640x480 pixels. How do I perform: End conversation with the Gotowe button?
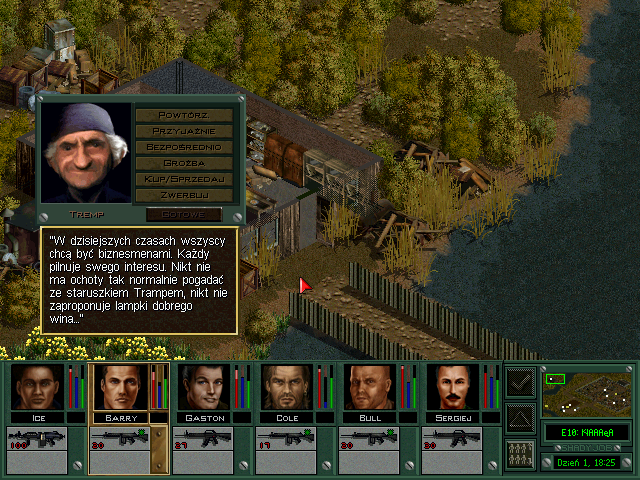click(x=183, y=214)
